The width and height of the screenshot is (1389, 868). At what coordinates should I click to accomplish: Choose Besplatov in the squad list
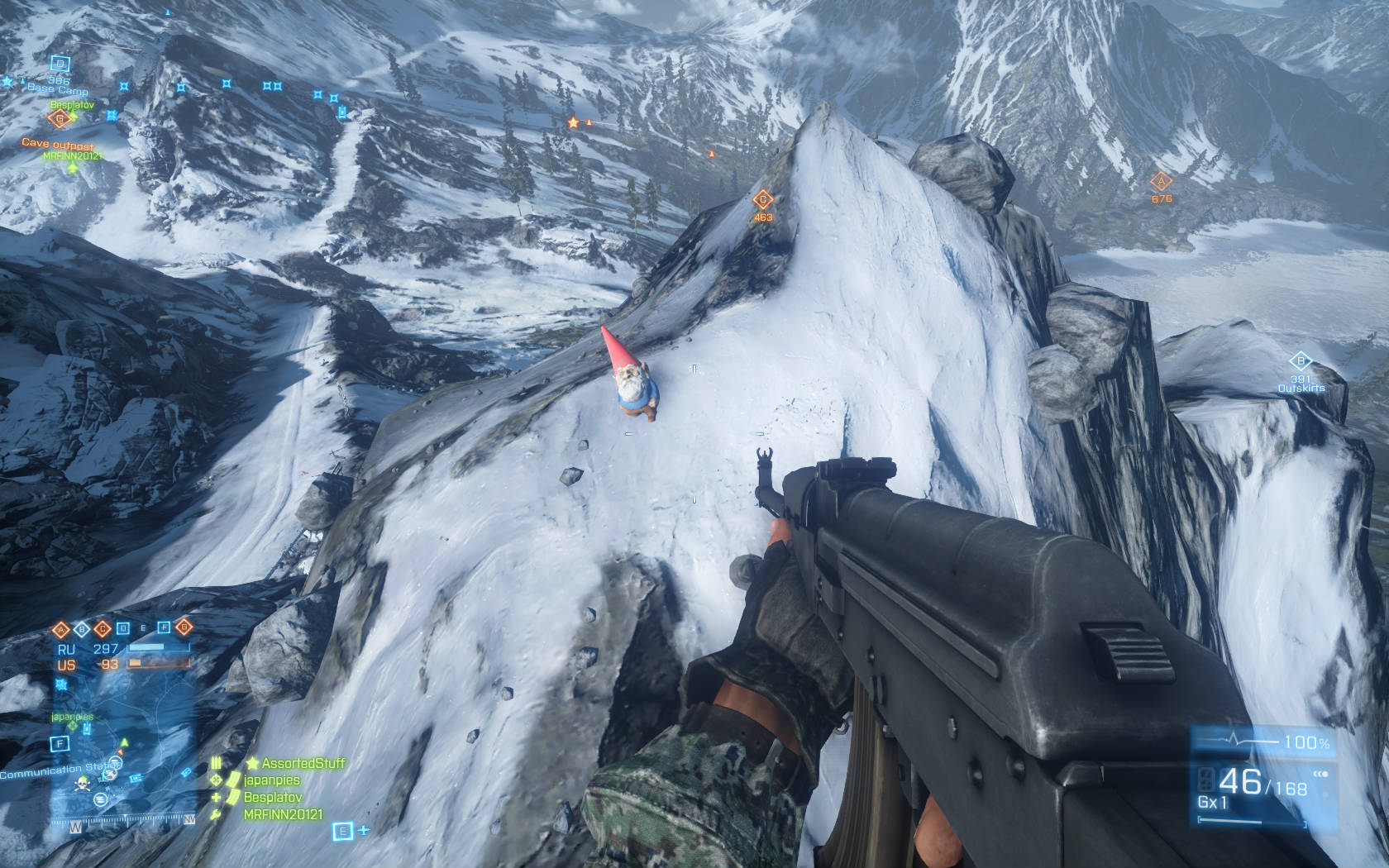tap(273, 798)
